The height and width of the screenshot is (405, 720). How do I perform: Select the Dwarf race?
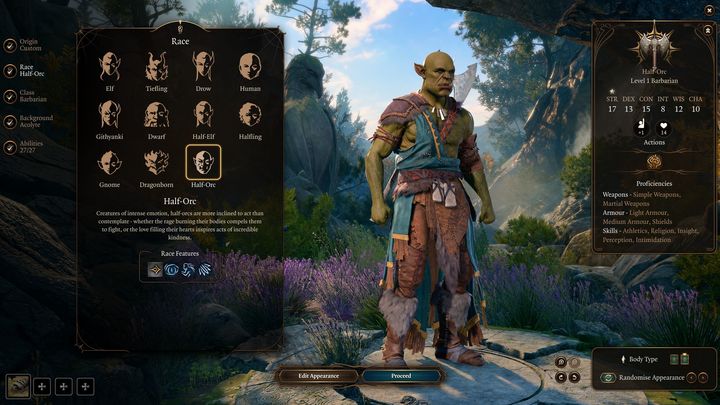click(x=157, y=115)
